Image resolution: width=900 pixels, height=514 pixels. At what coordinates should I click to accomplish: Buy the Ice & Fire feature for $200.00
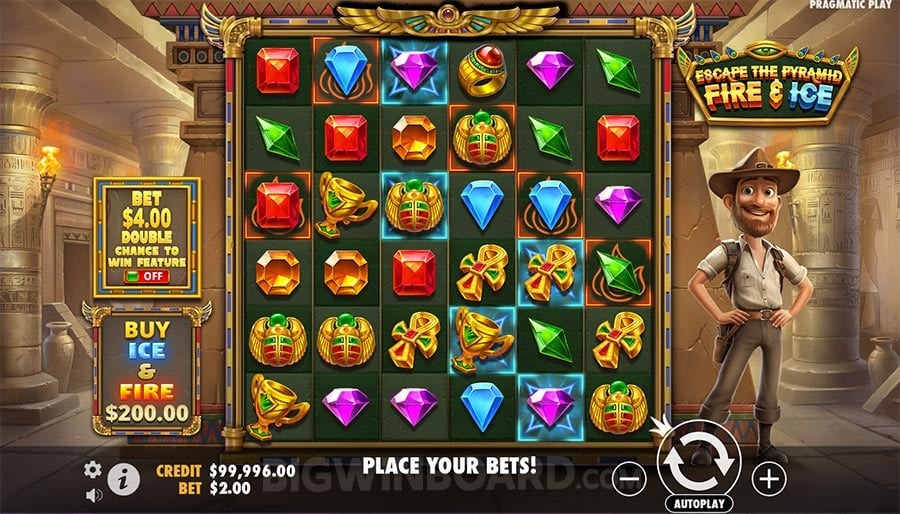click(147, 369)
